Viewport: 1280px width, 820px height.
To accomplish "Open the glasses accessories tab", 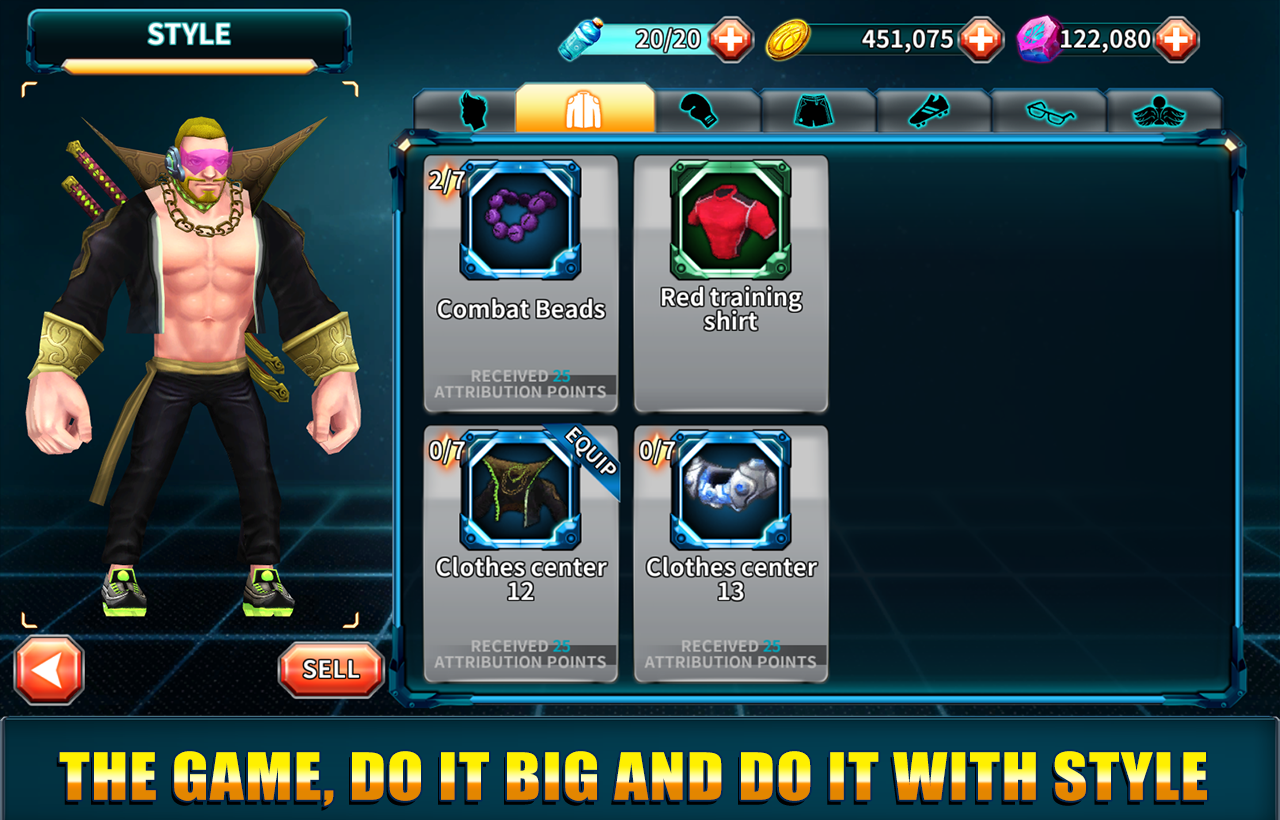I will pos(1049,111).
